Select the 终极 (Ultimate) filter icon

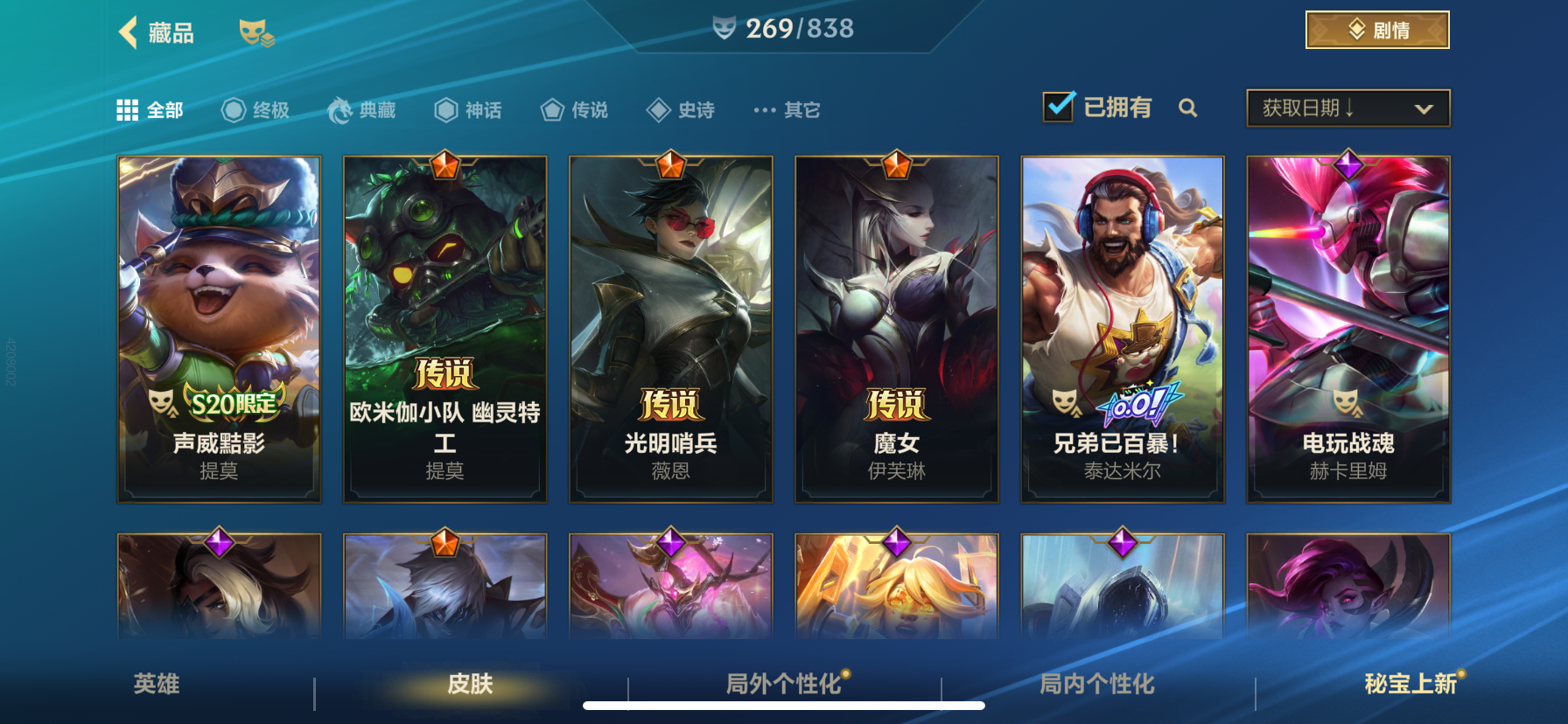(x=232, y=108)
